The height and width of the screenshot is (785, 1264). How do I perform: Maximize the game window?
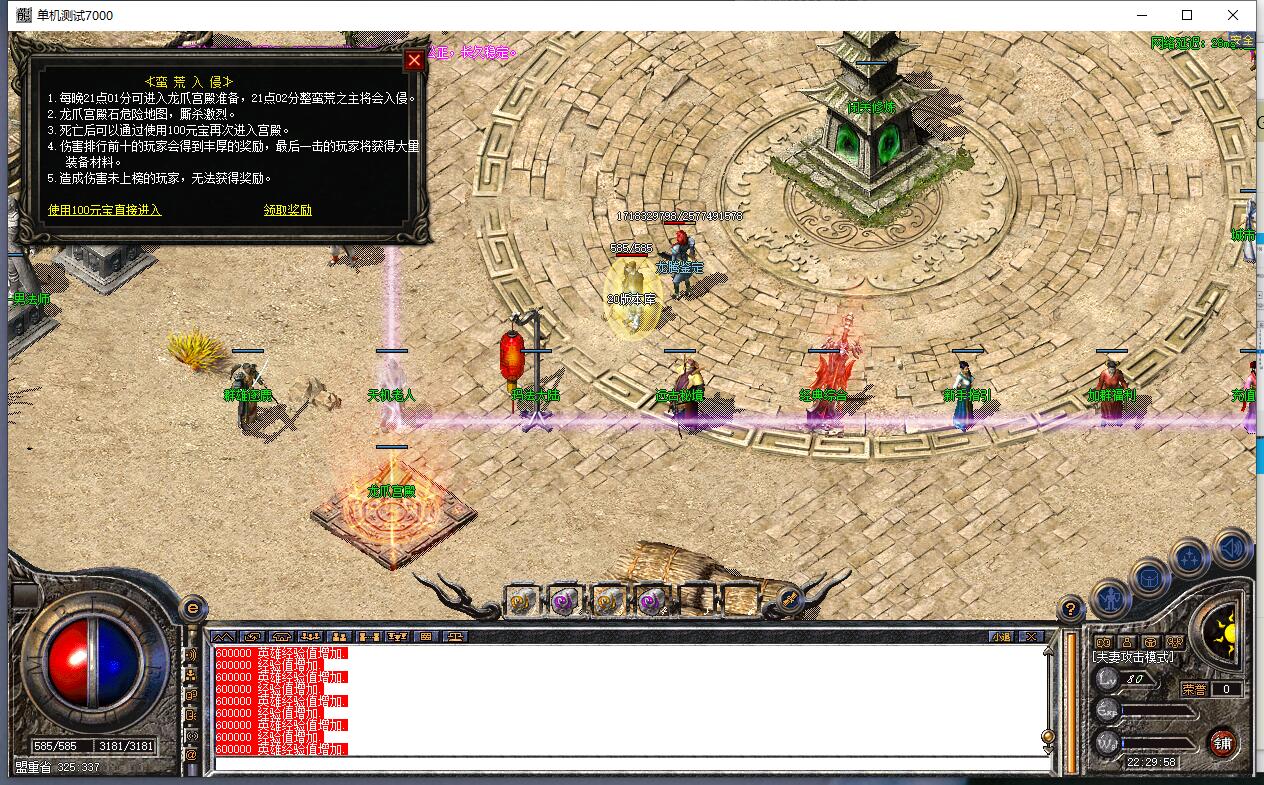1187,15
